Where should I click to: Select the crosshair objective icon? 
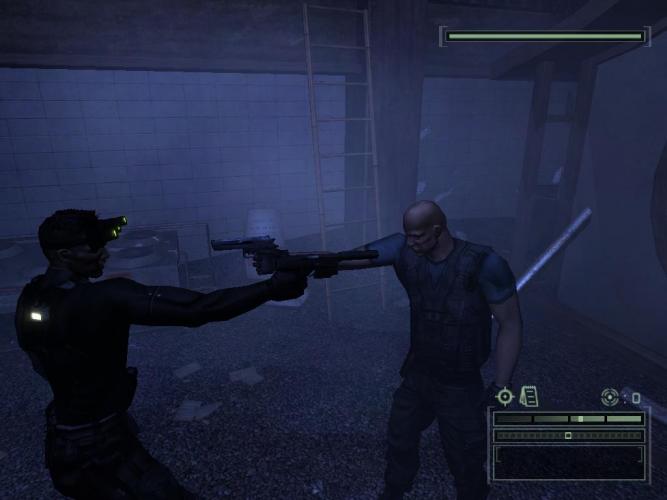point(505,396)
